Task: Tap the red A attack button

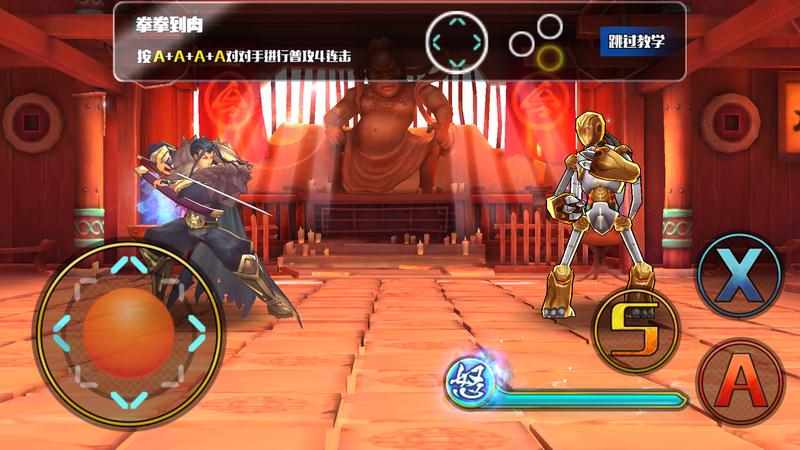Action: click(741, 382)
